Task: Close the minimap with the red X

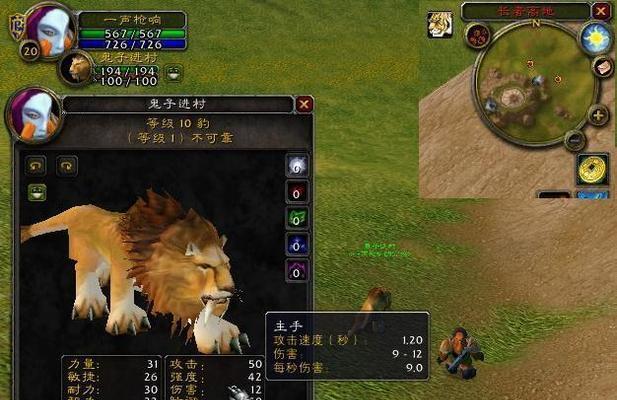Action: [x=600, y=11]
